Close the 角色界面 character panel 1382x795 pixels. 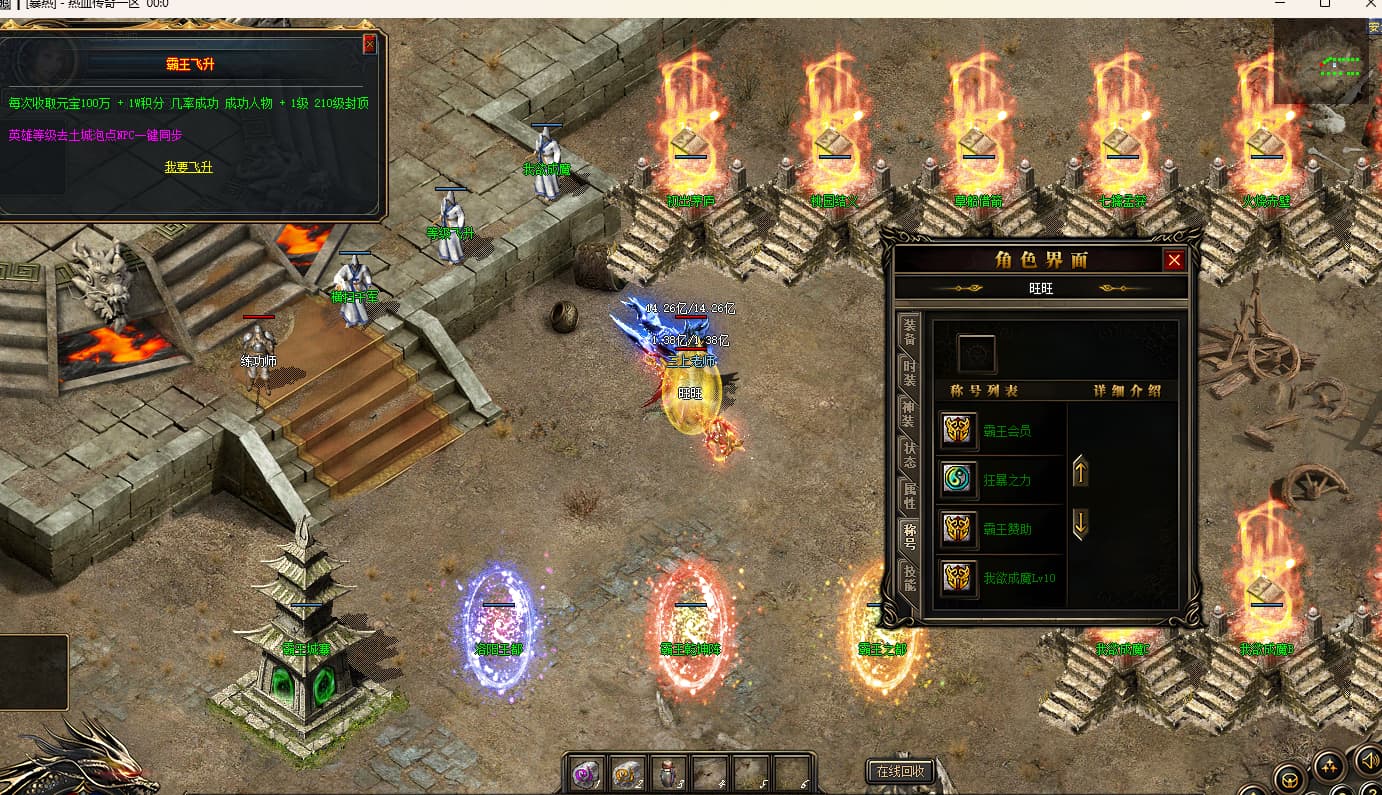click(1174, 261)
